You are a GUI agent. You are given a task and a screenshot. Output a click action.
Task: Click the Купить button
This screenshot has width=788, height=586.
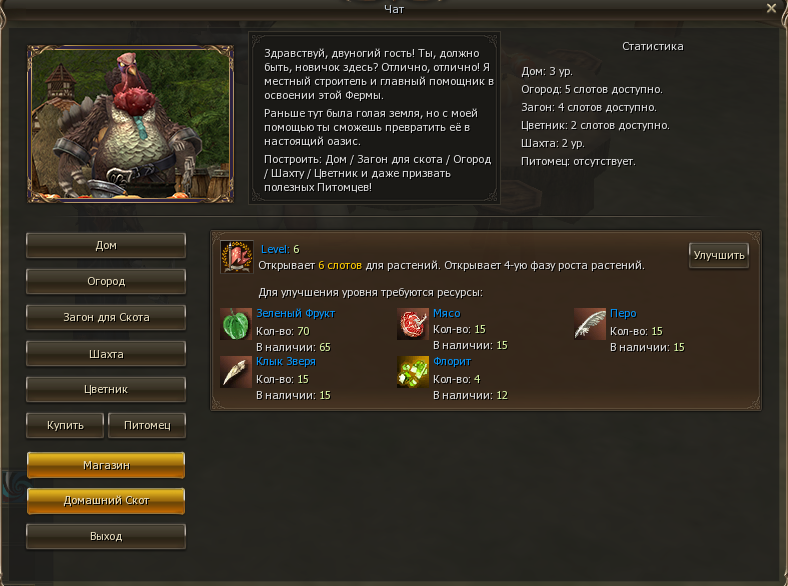point(65,426)
